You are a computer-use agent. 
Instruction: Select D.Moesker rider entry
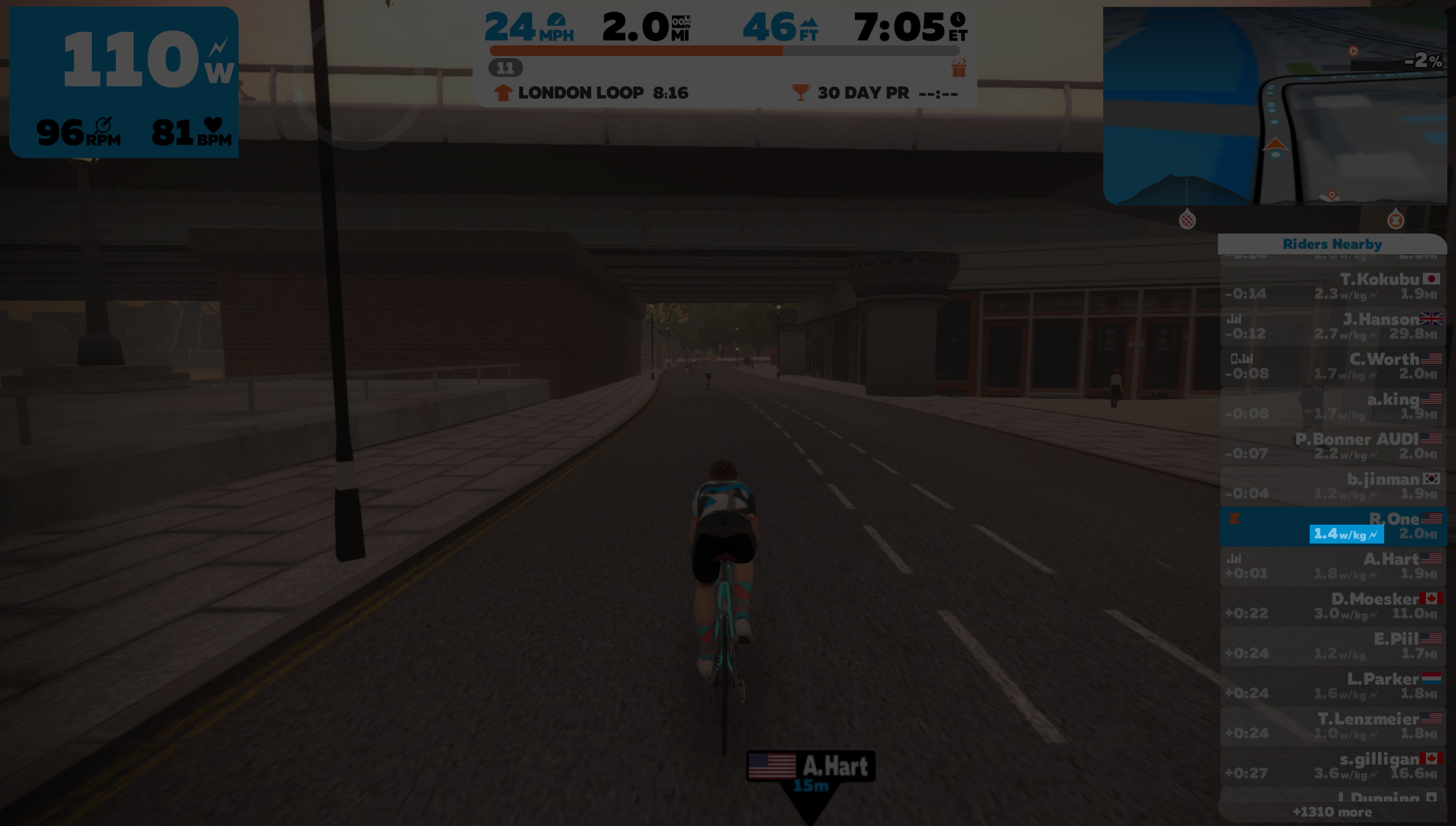pyautogui.click(x=1332, y=606)
